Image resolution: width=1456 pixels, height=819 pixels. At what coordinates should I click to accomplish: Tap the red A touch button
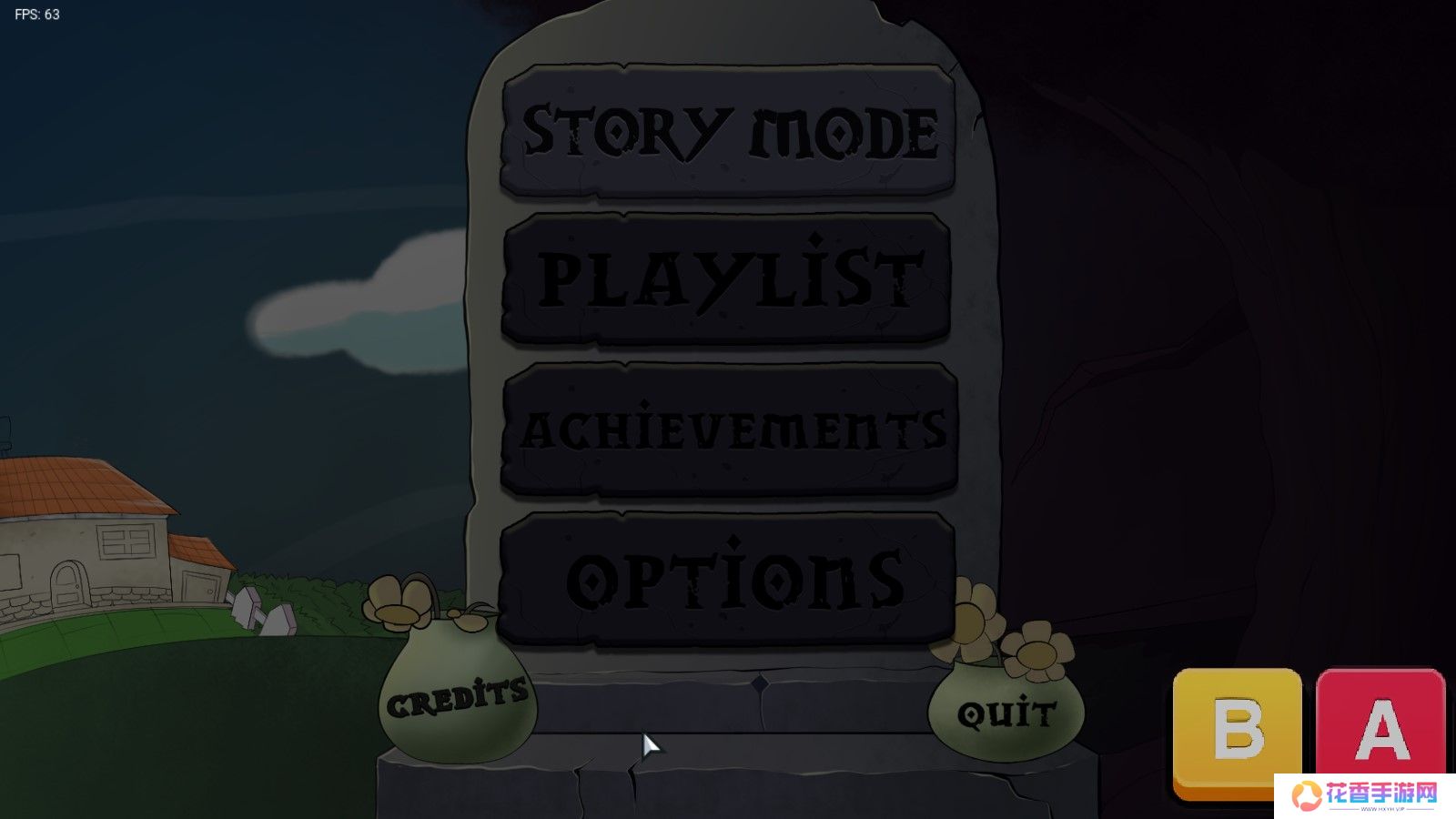[1380, 725]
